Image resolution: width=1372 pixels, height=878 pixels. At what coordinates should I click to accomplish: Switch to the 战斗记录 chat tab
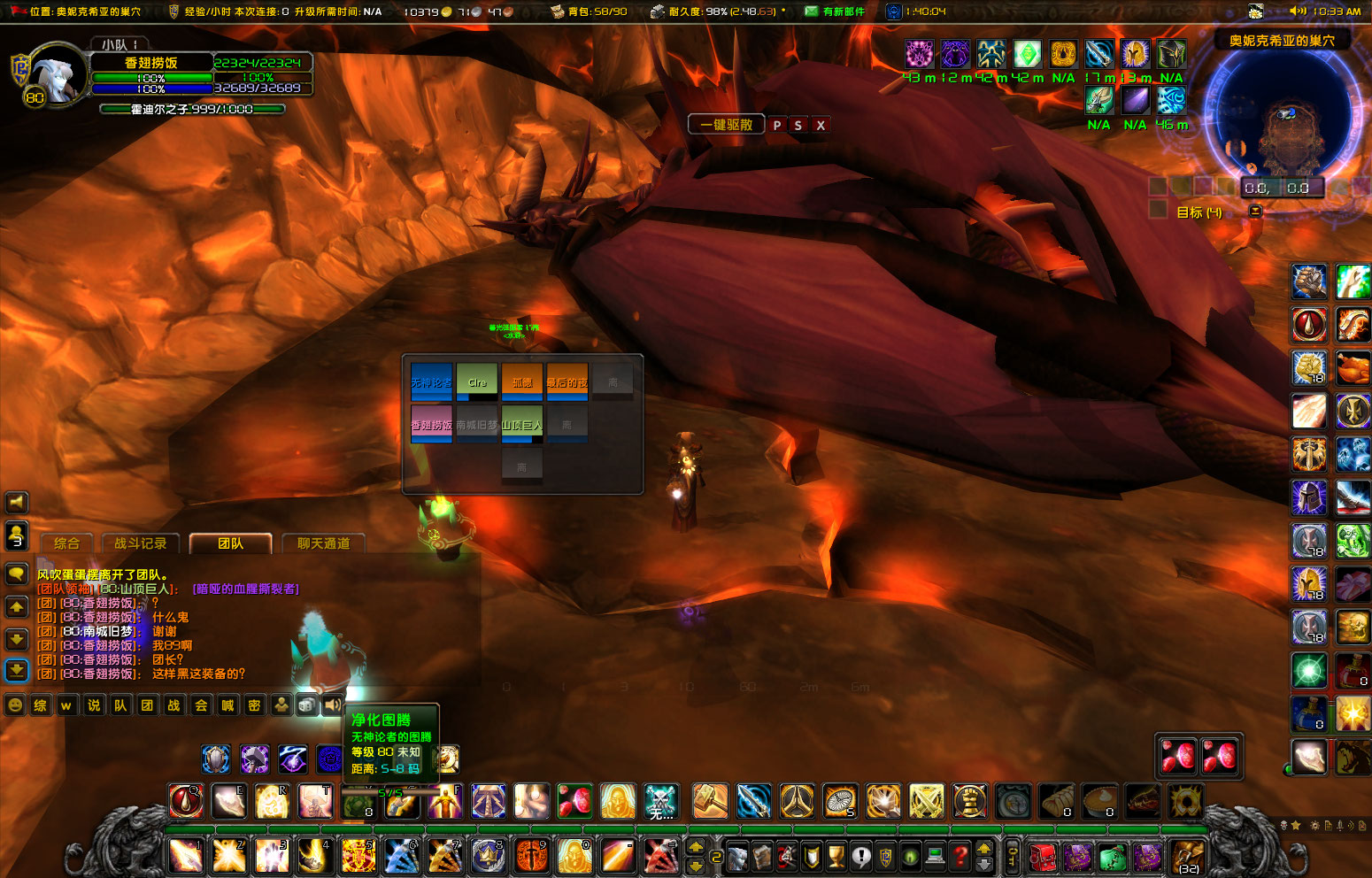point(143,543)
